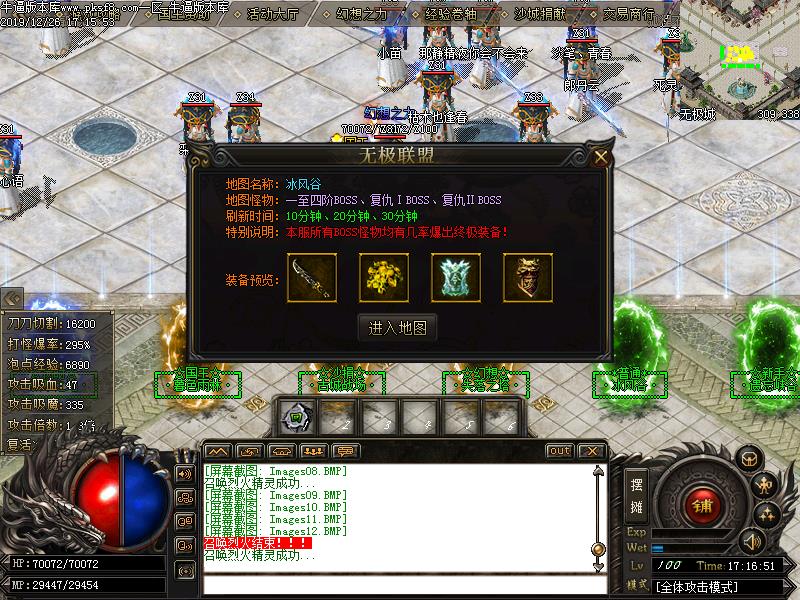This screenshot has width=800, height=600.
Task: Open the 幻想之力 menu
Action: point(362,14)
